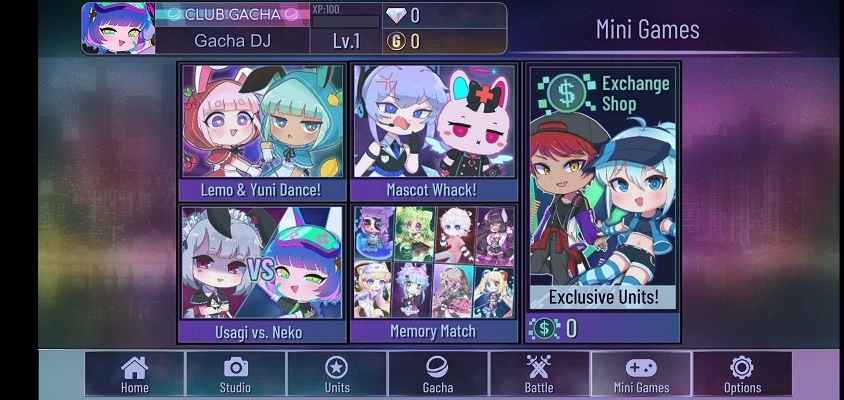Open the Exchange Shop panel
Viewport: 844px width, 400px height.
tap(603, 190)
